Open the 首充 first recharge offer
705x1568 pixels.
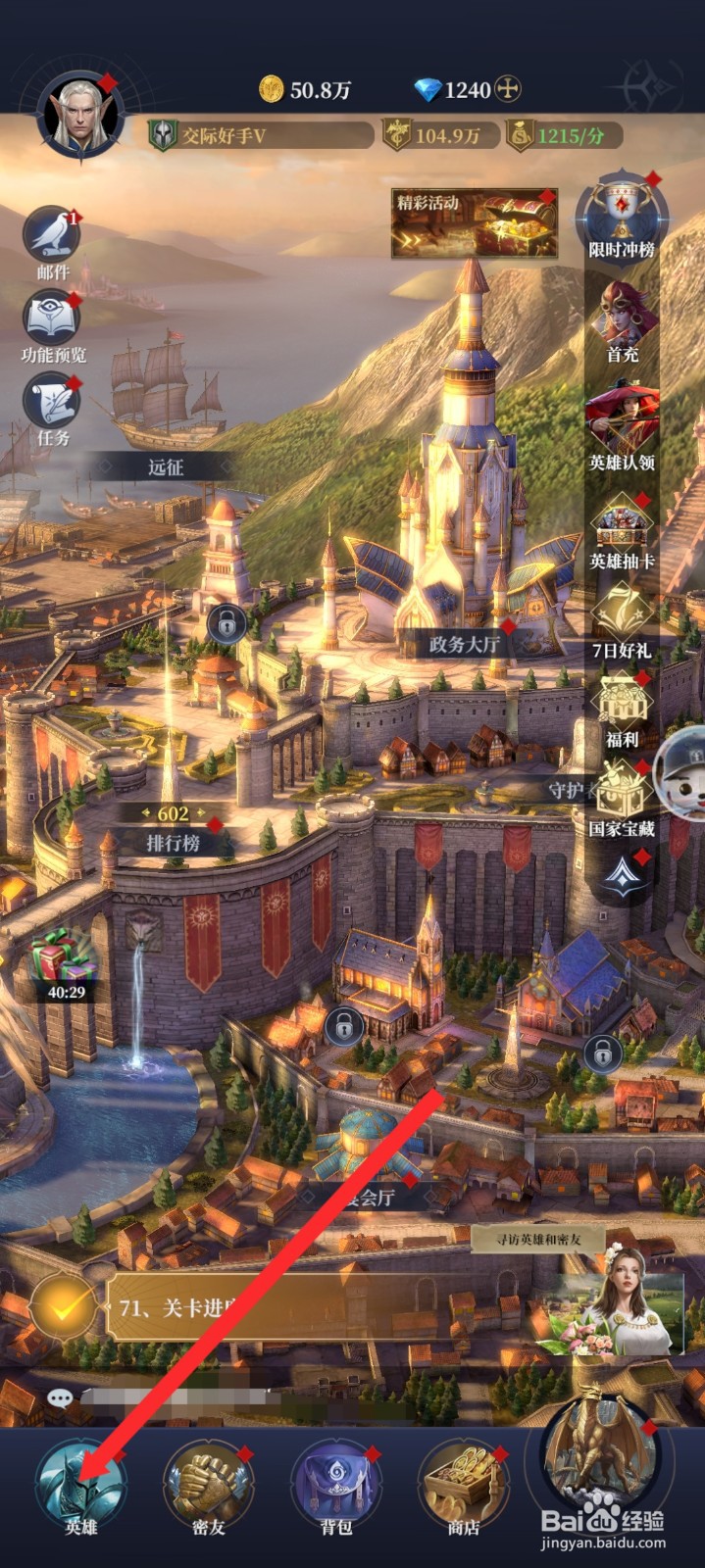click(x=622, y=319)
